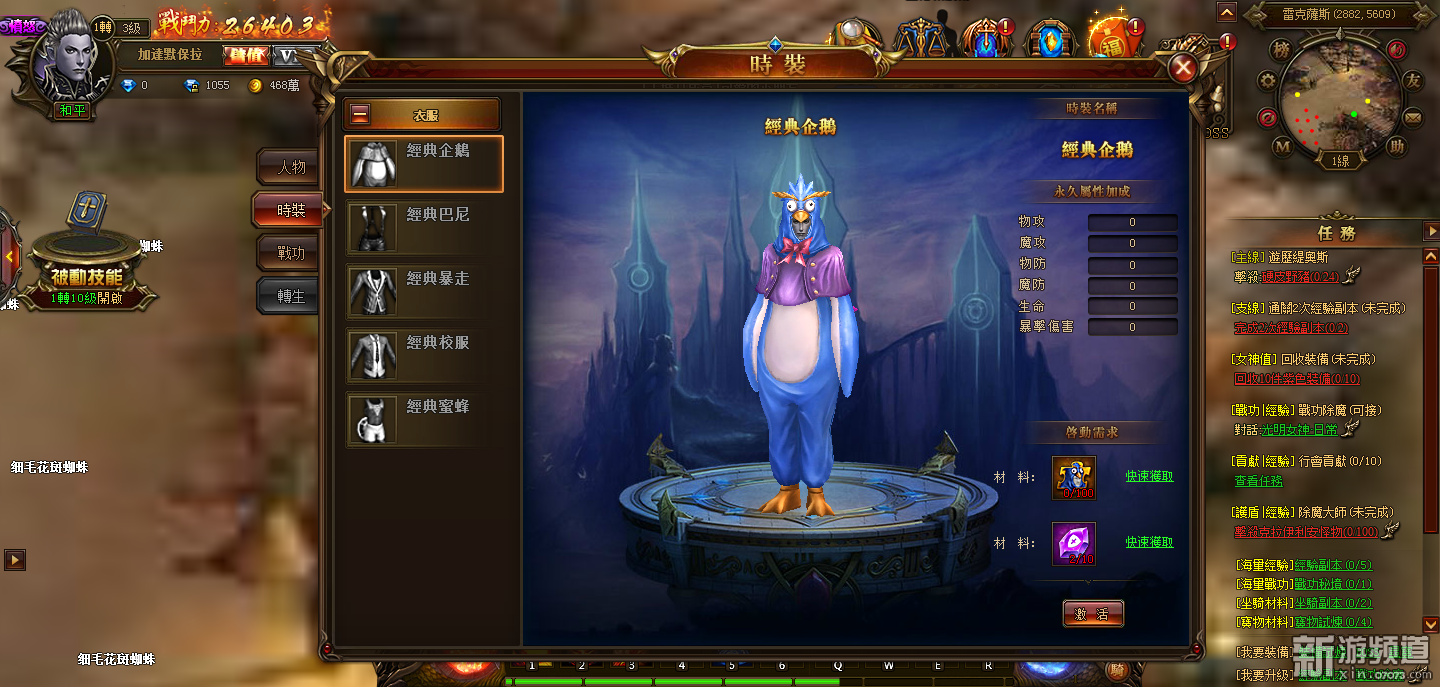
Task: Click the 激活 activate button
Action: 1093,614
